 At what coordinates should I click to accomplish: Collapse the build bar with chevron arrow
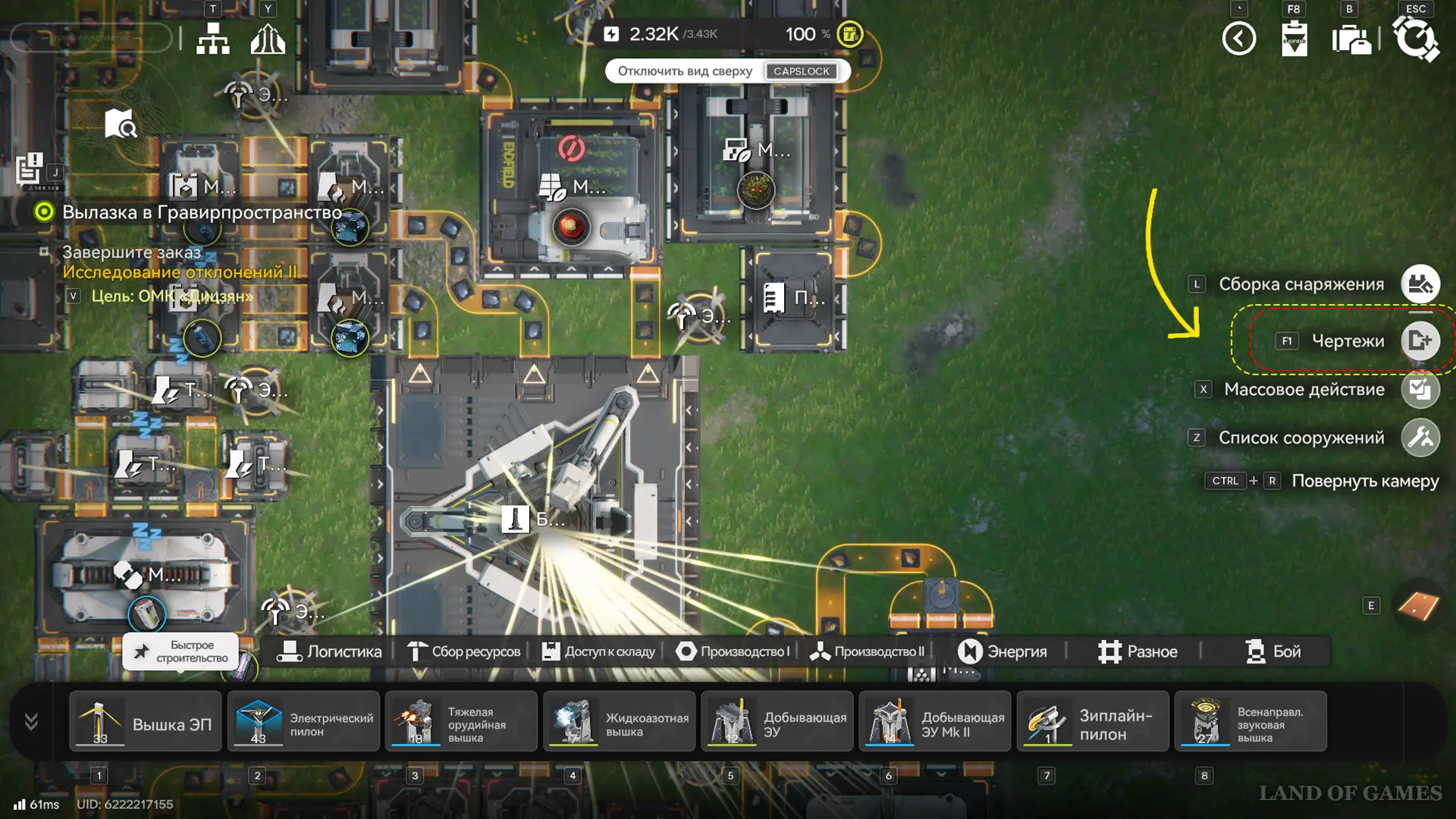(31, 721)
